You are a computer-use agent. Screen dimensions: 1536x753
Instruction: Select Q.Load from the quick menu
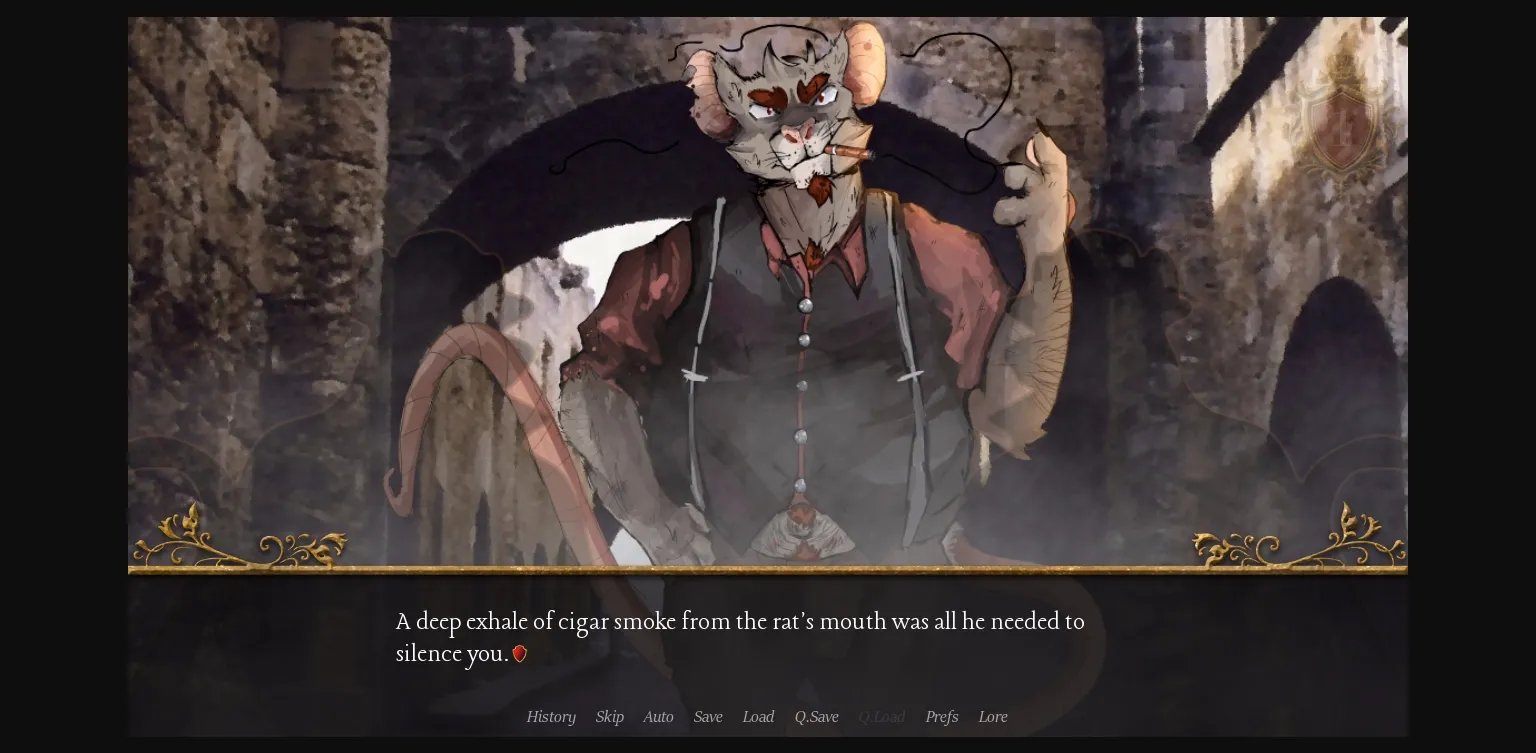(882, 717)
